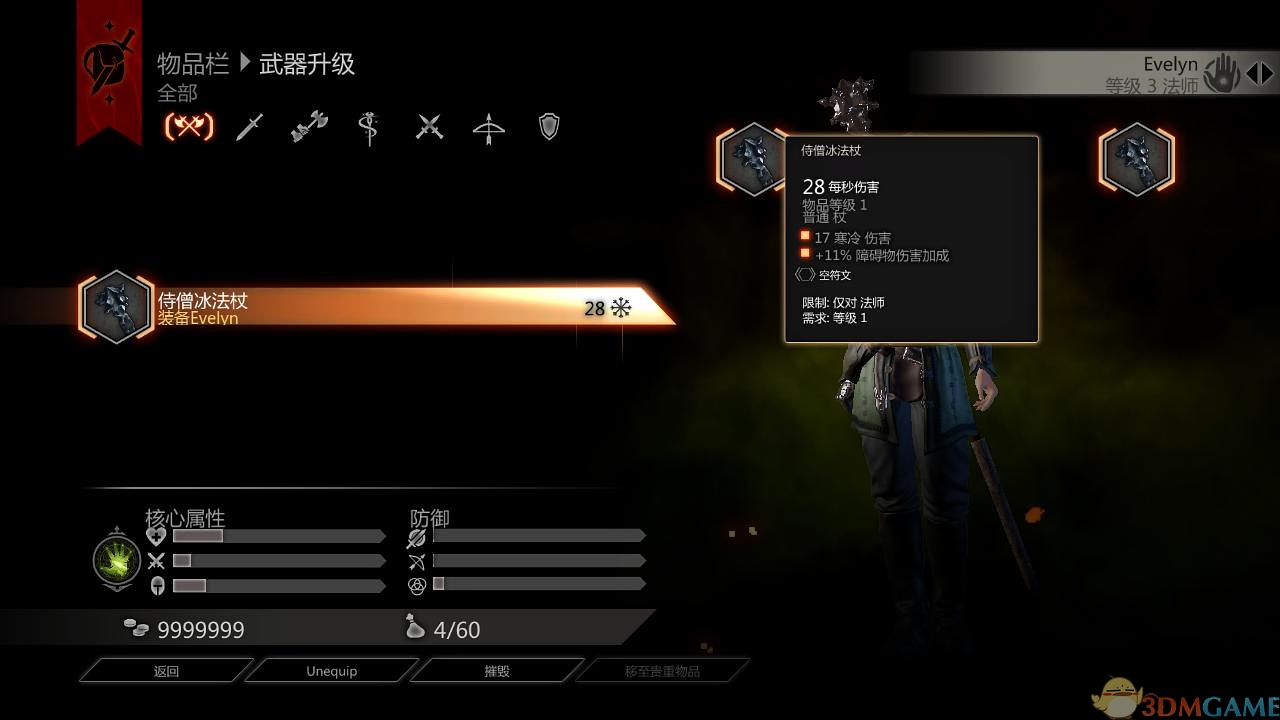Click the Unequip button

click(x=331, y=670)
